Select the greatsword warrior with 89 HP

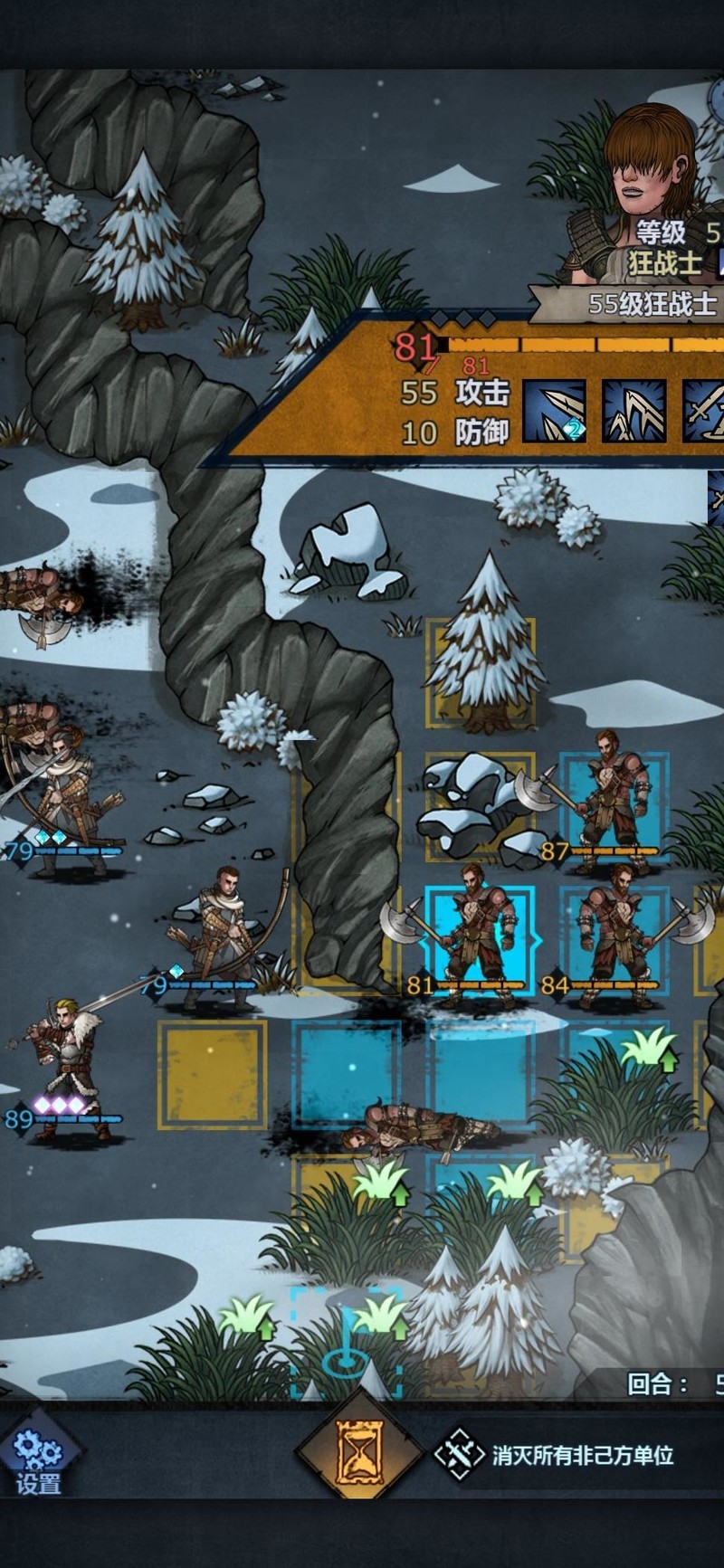(68, 1068)
